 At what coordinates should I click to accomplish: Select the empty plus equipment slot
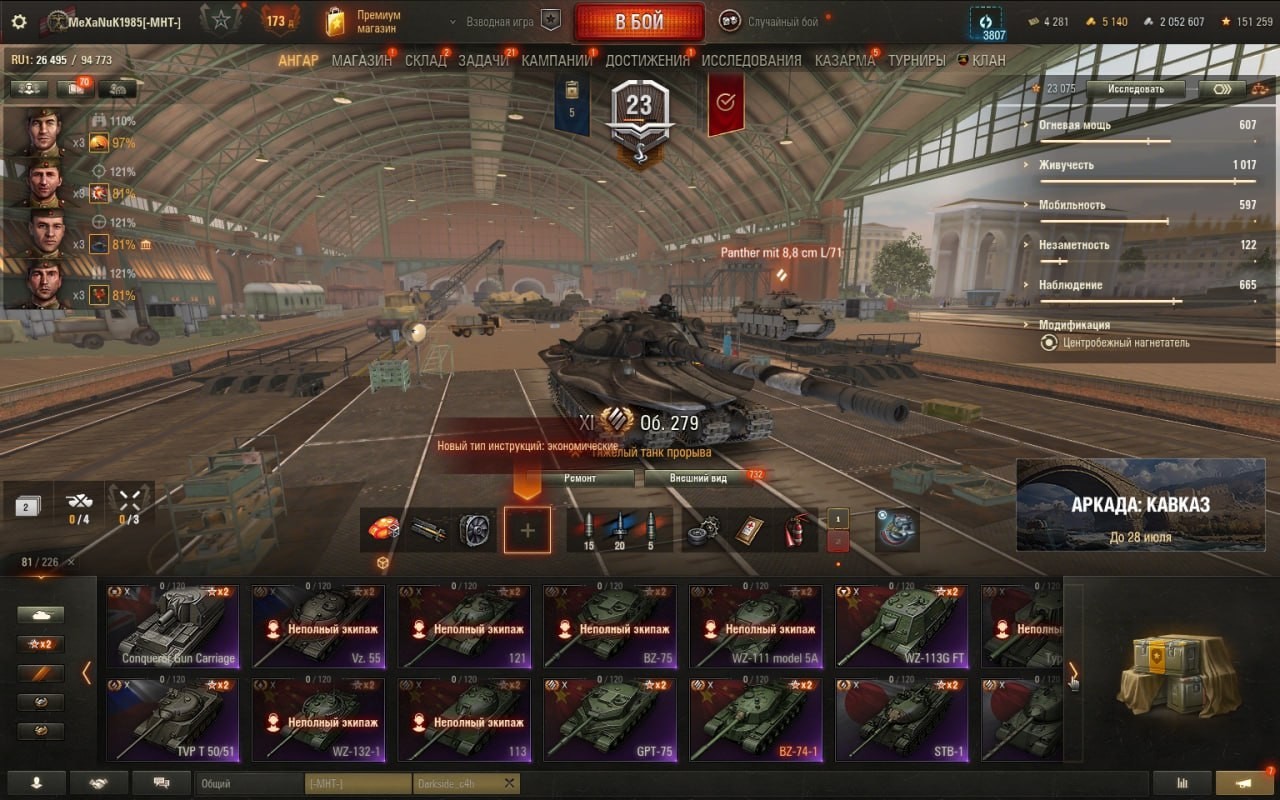coord(527,530)
